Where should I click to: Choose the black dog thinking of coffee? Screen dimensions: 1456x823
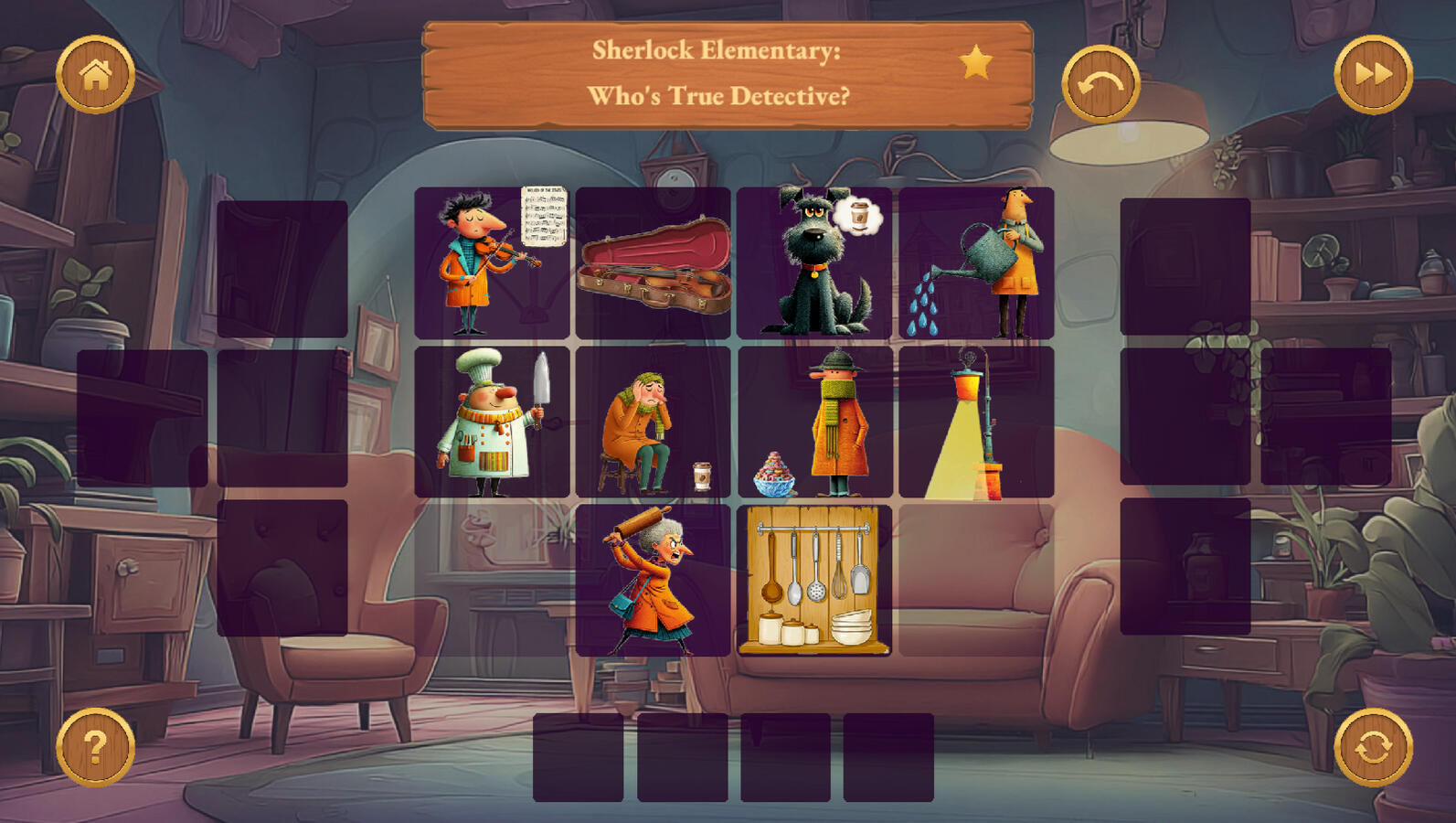pyautogui.click(x=814, y=263)
